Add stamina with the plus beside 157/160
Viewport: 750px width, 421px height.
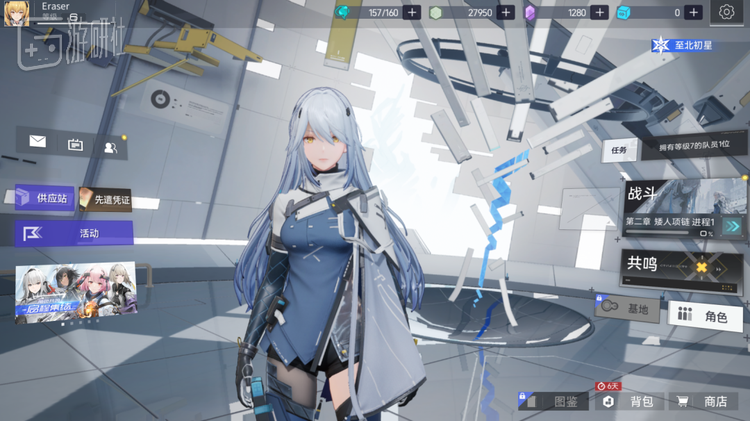pos(412,13)
